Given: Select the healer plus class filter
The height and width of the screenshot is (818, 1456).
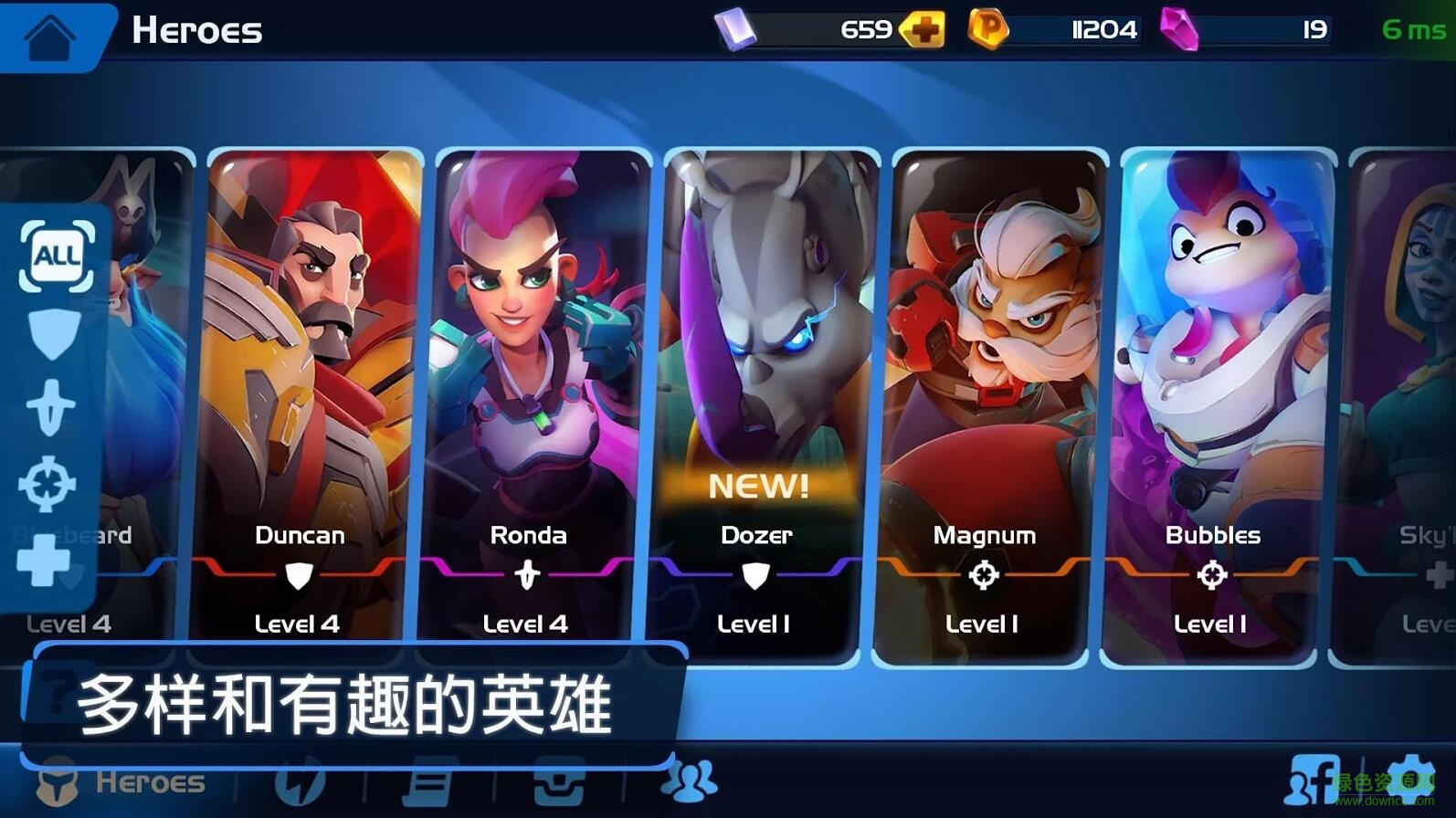Looking at the screenshot, I should click(x=50, y=559).
